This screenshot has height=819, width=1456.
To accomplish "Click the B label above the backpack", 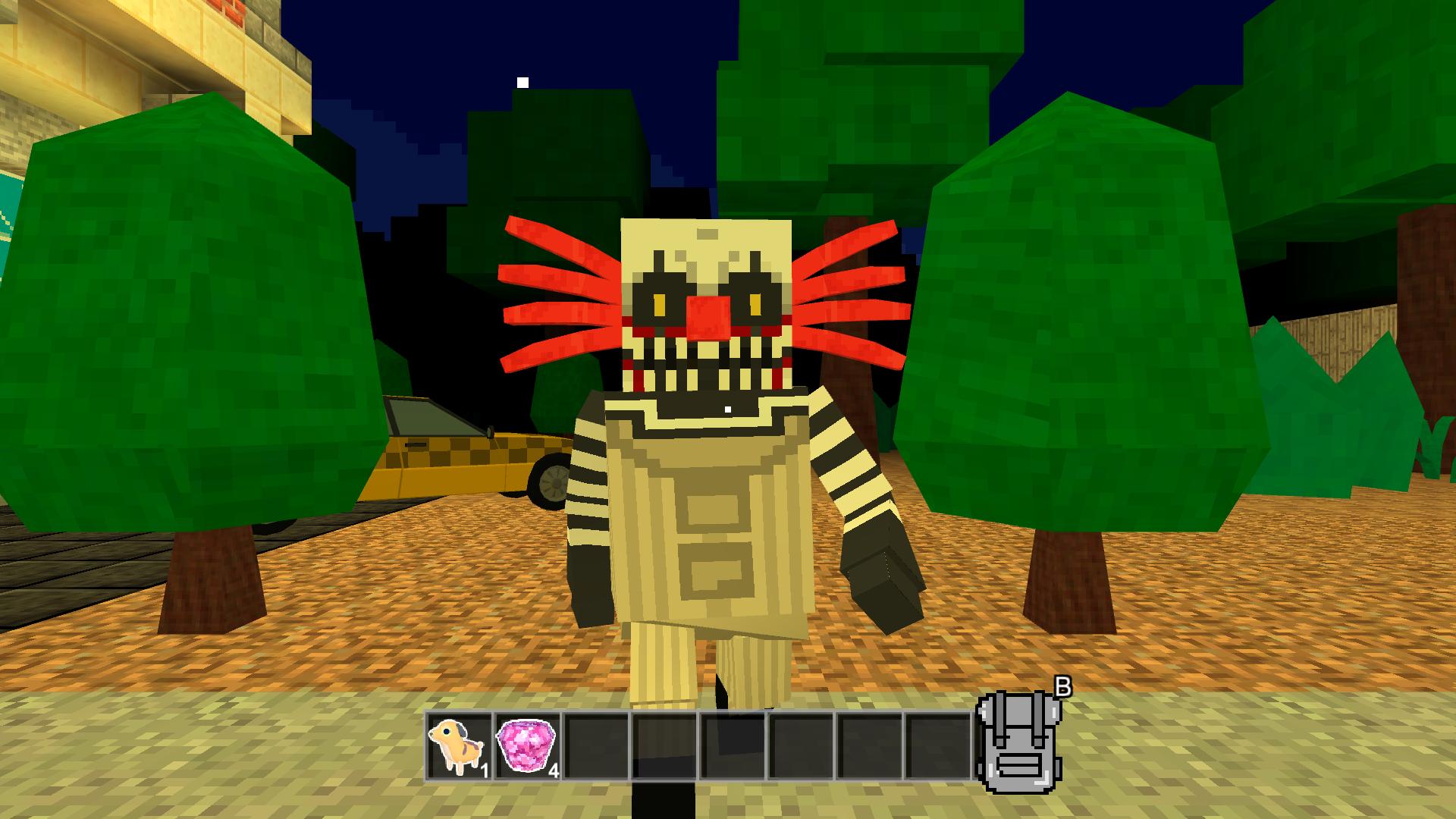I will click(x=1065, y=689).
